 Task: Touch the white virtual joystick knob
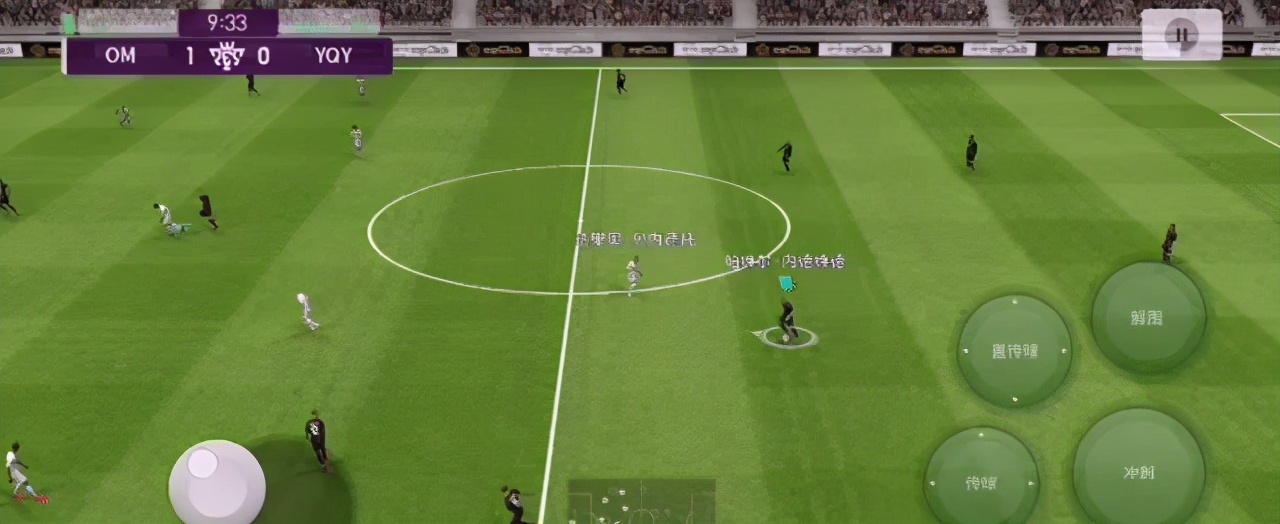point(204,463)
